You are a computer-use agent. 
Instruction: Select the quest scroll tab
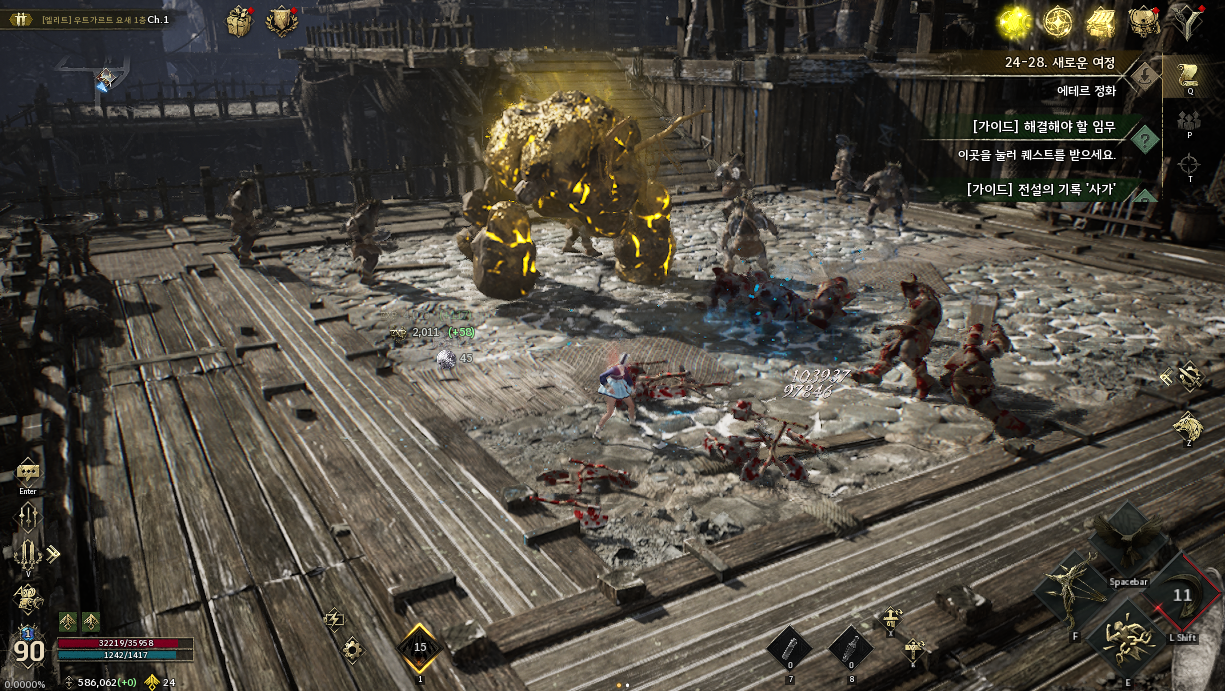pyautogui.click(x=1190, y=73)
